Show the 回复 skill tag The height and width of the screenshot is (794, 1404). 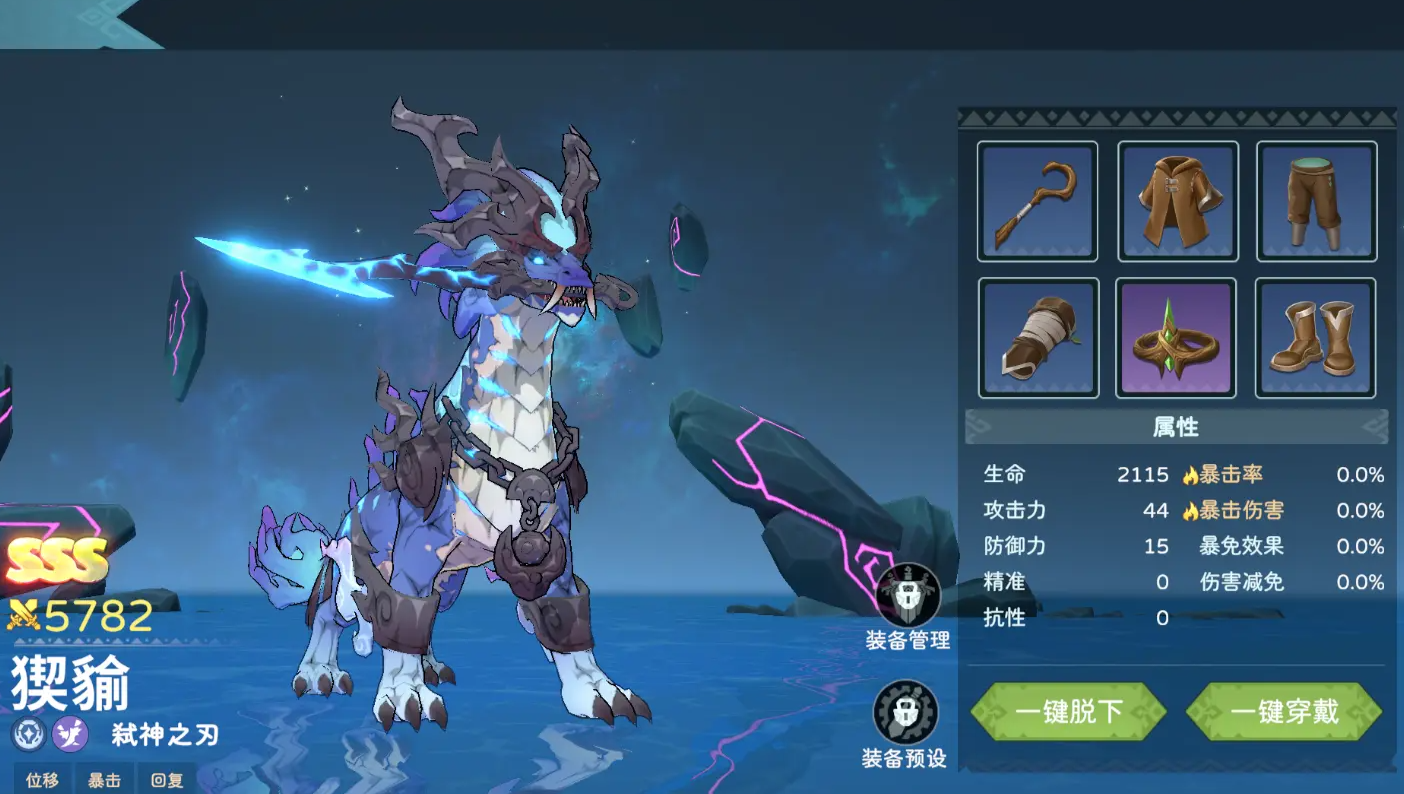(167, 780)
